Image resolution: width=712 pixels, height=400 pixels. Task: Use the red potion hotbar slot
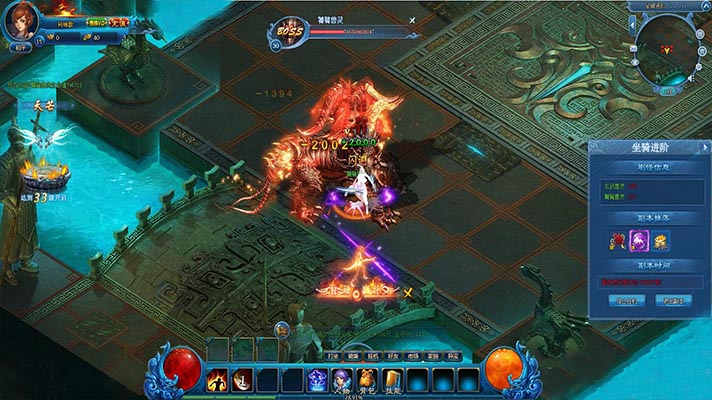[x=241, y=380]
